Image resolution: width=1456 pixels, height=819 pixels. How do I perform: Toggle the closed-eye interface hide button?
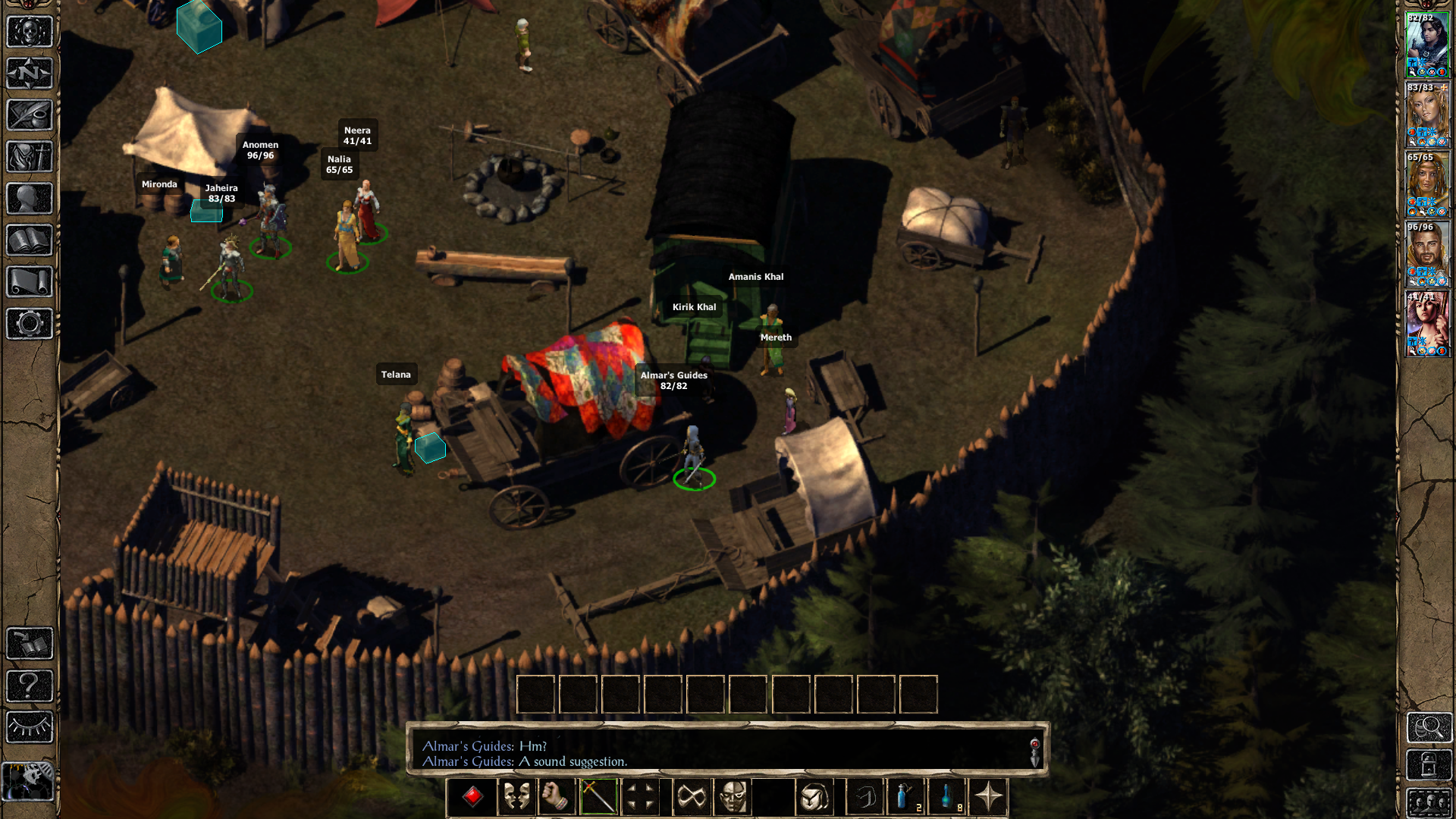(30, 727)
